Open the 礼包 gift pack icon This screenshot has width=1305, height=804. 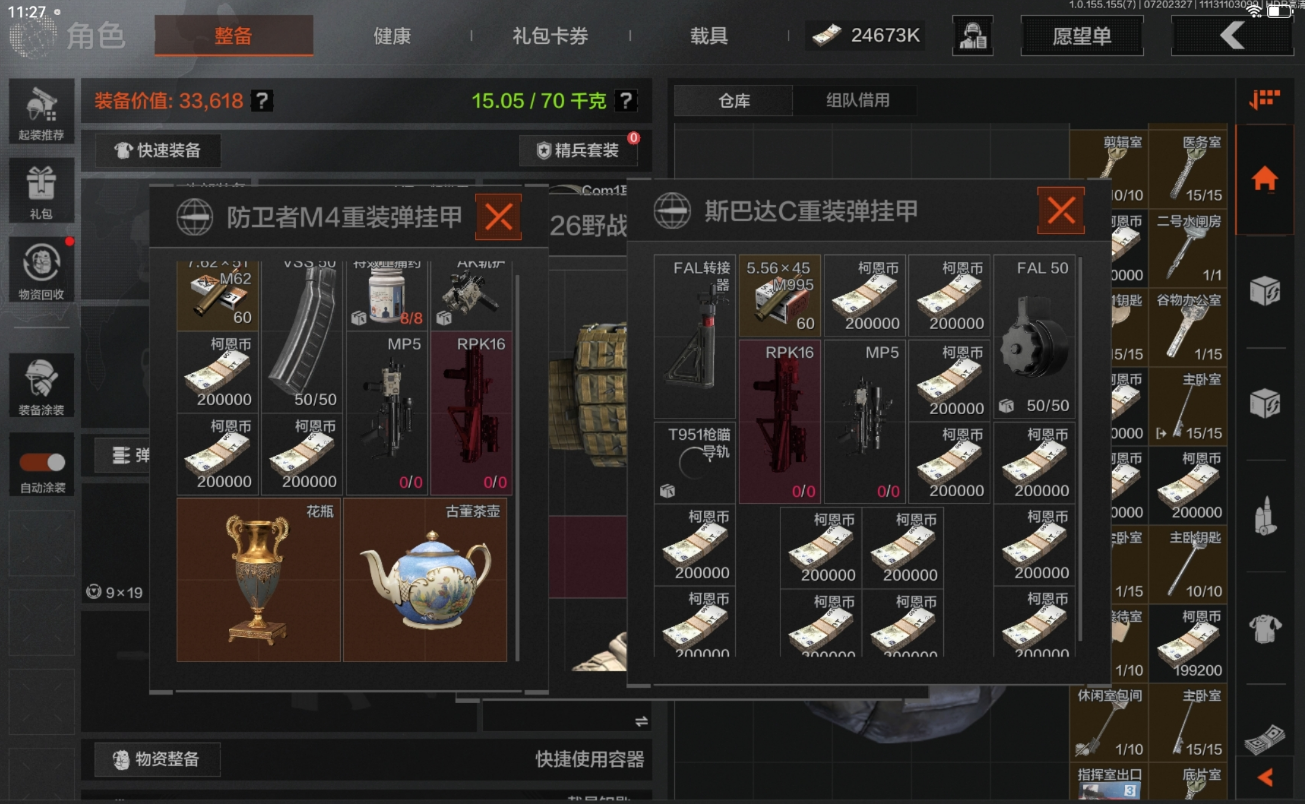click(x=40, y=190)
